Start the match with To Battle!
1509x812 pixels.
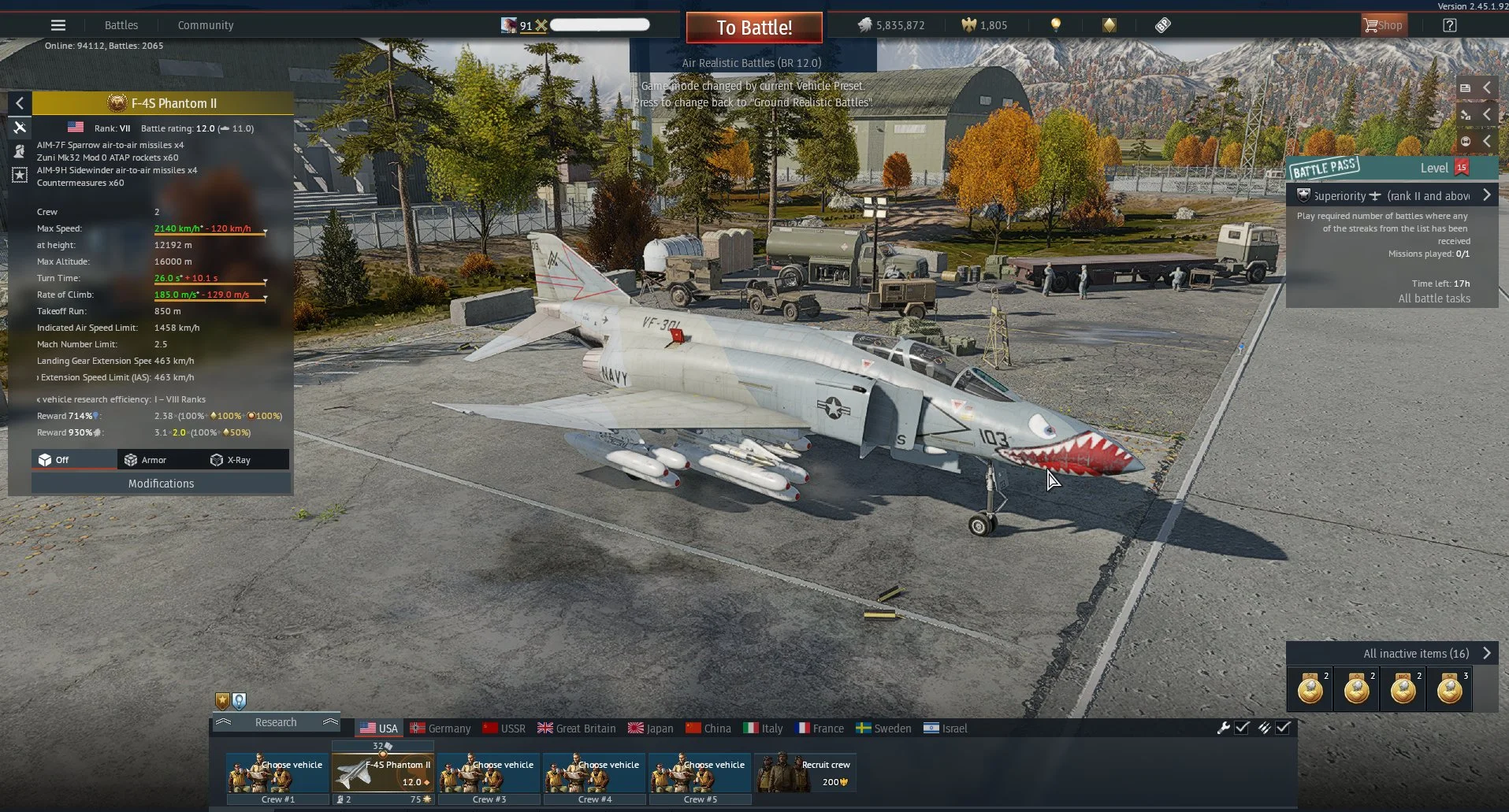coord(754,28)
